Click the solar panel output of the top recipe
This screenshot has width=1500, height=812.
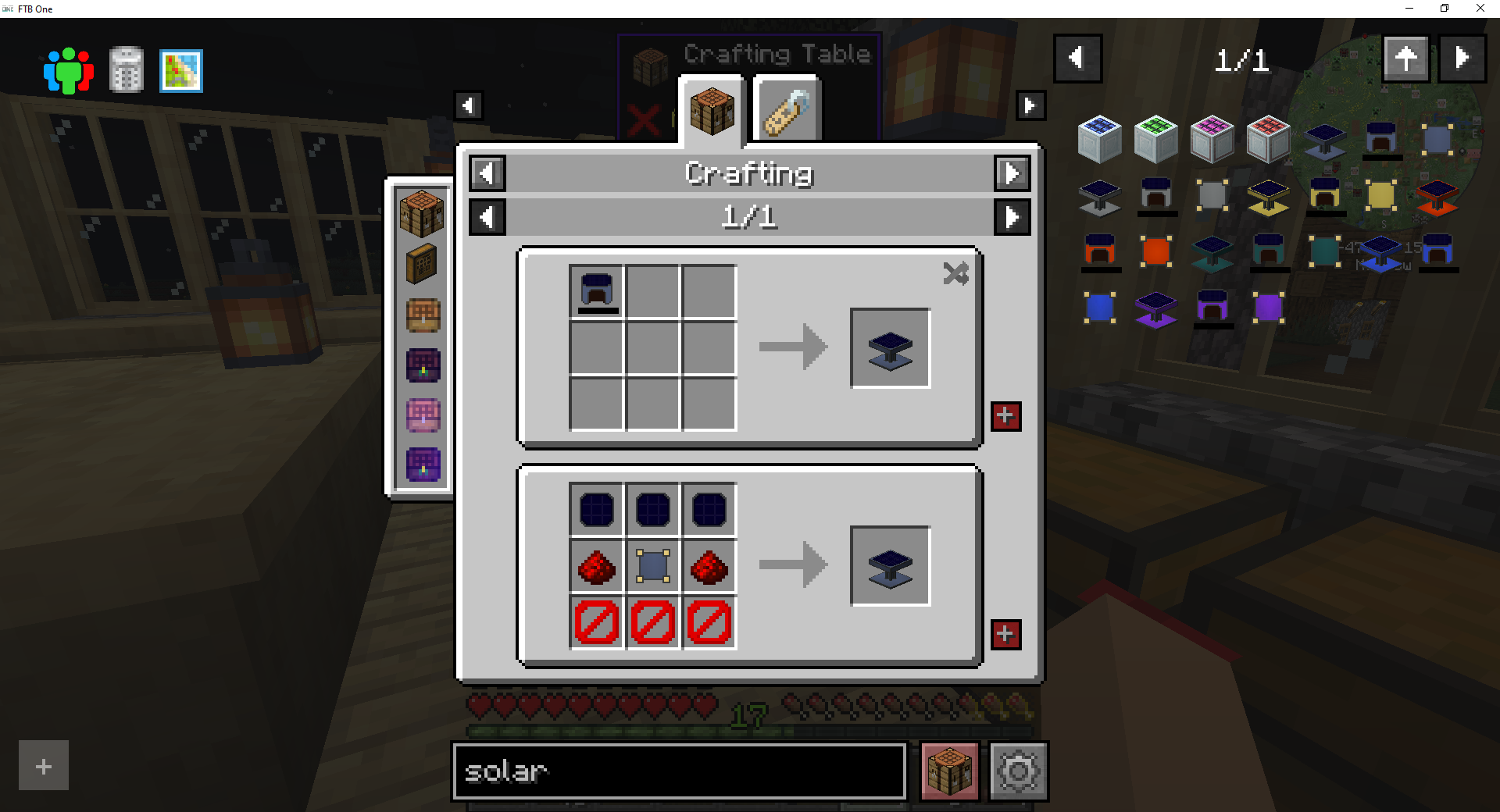[890, 347]
